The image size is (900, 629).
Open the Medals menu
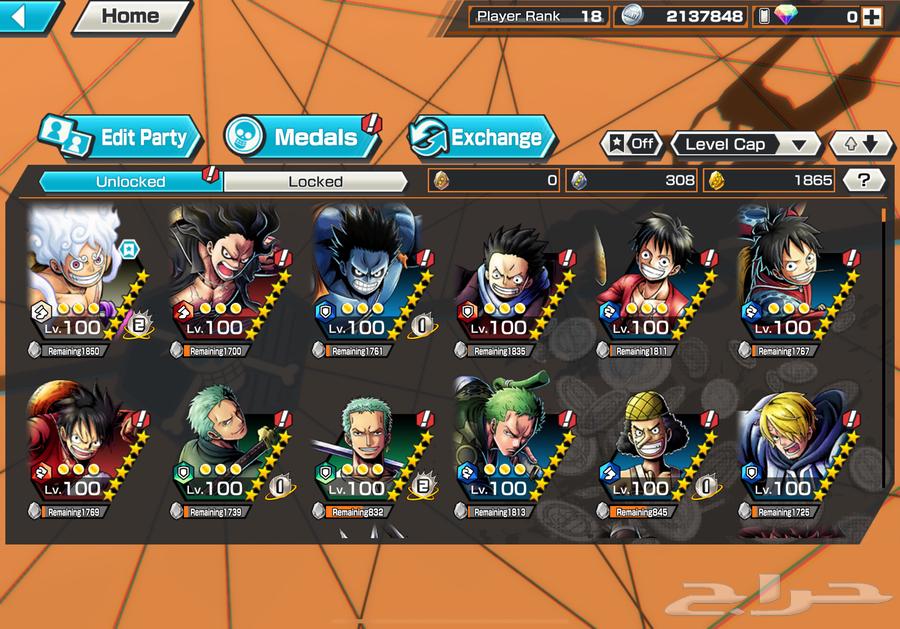pos(300,138)
